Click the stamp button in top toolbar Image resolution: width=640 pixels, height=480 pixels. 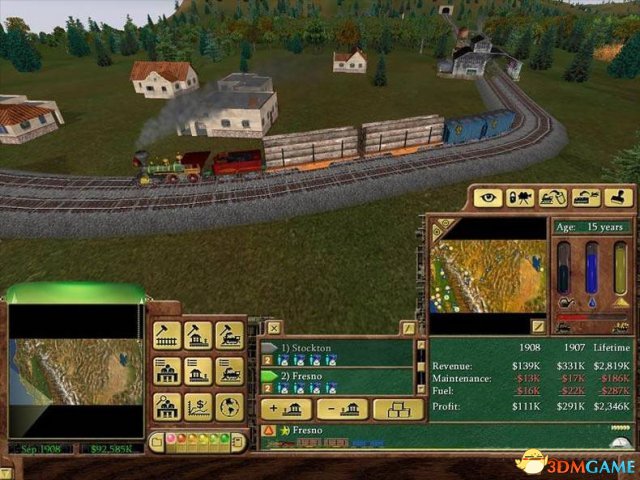[619, 198]
